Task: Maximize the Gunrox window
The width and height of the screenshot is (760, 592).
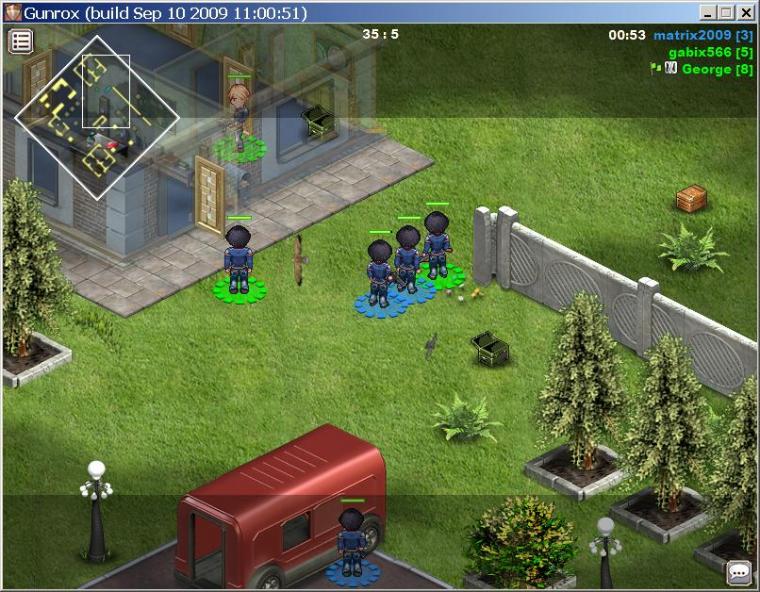Action: (727, 13)
